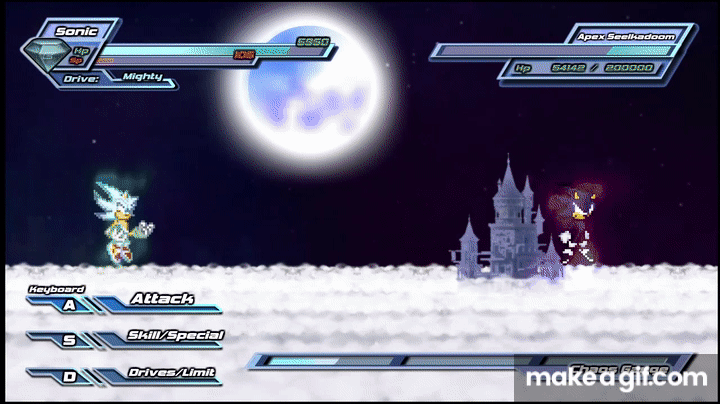Select the Mighty drive label
The image size is (720, 404).
pyautogui.click(x=142, y=75)
